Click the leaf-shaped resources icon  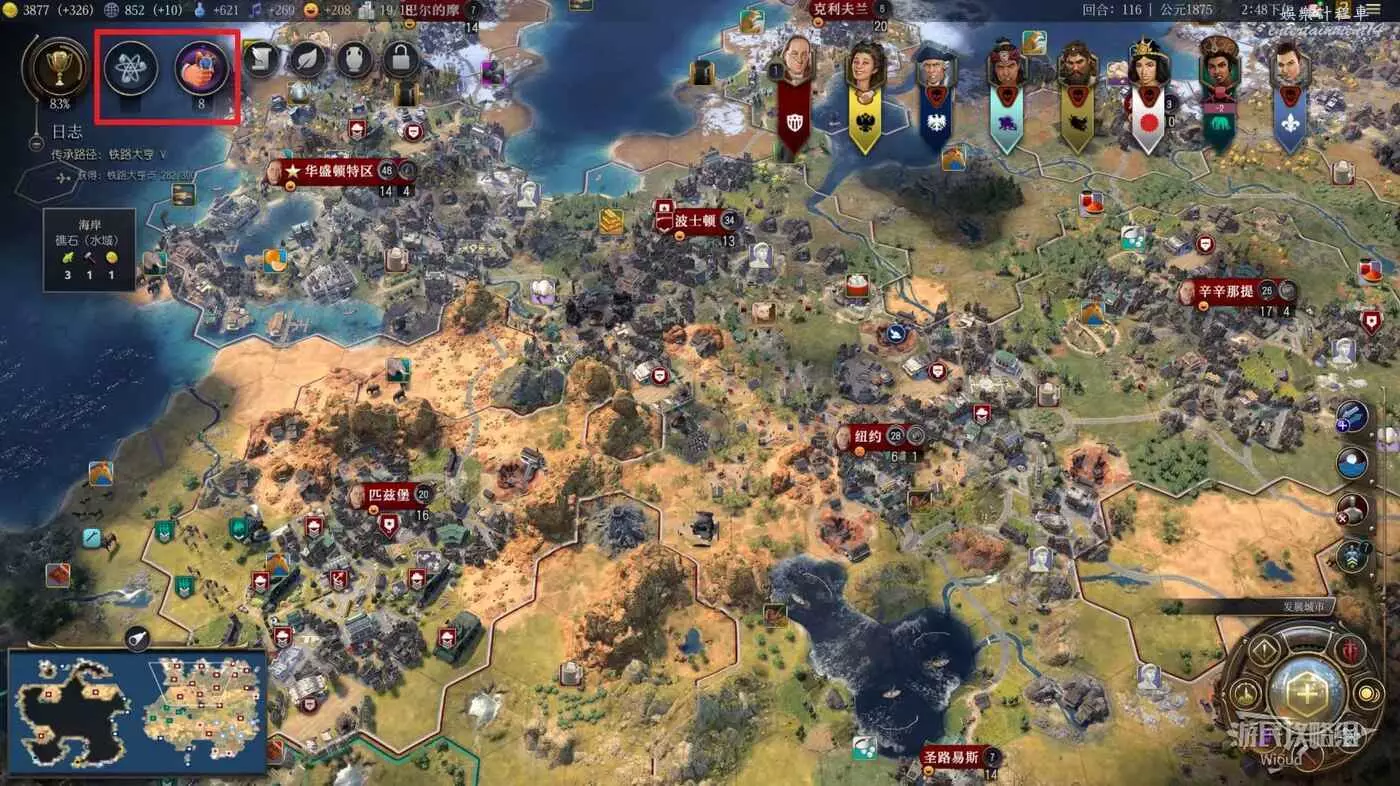pos(308,60)
